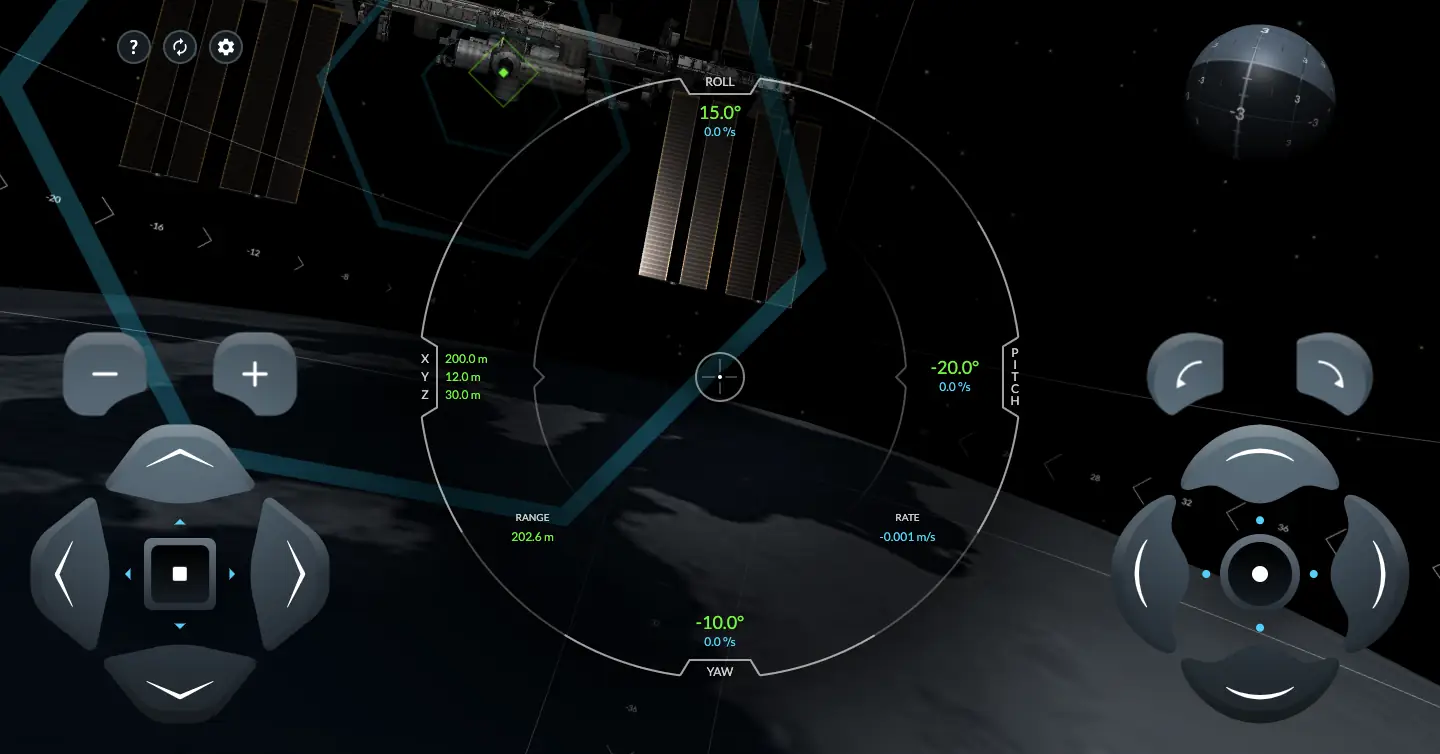Reset the docking simulation with circular arrow icon
This screenshot has height=754, width=1440.
point(180,47)
